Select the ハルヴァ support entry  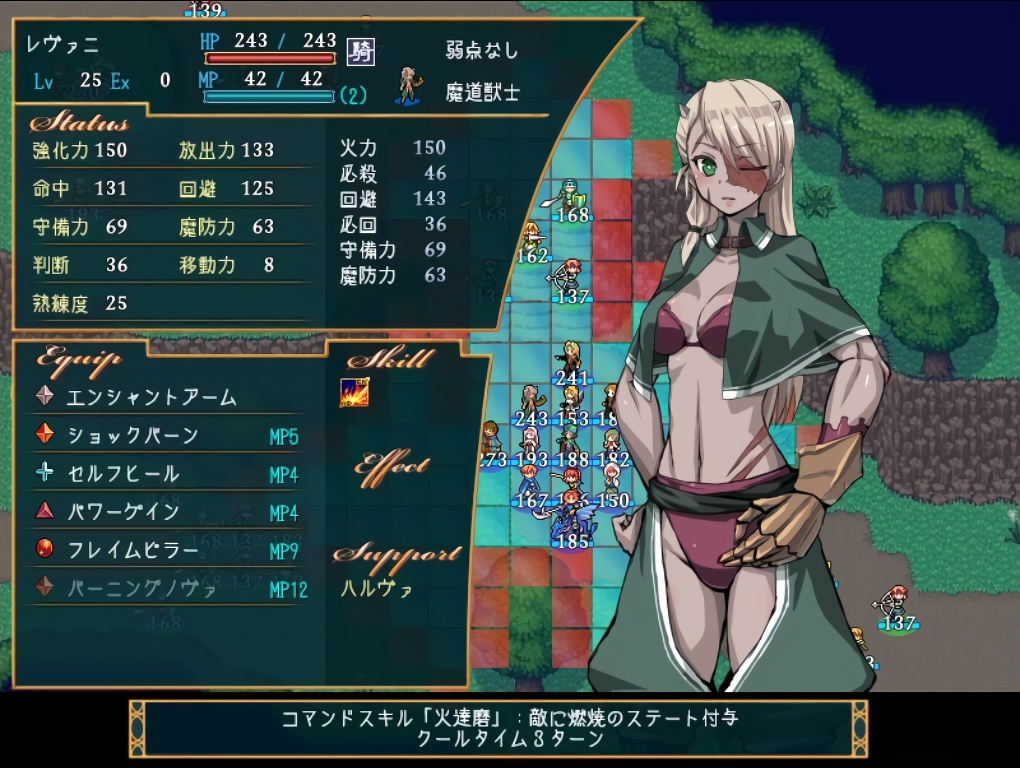pyautogui.click(x=377, y=588)
